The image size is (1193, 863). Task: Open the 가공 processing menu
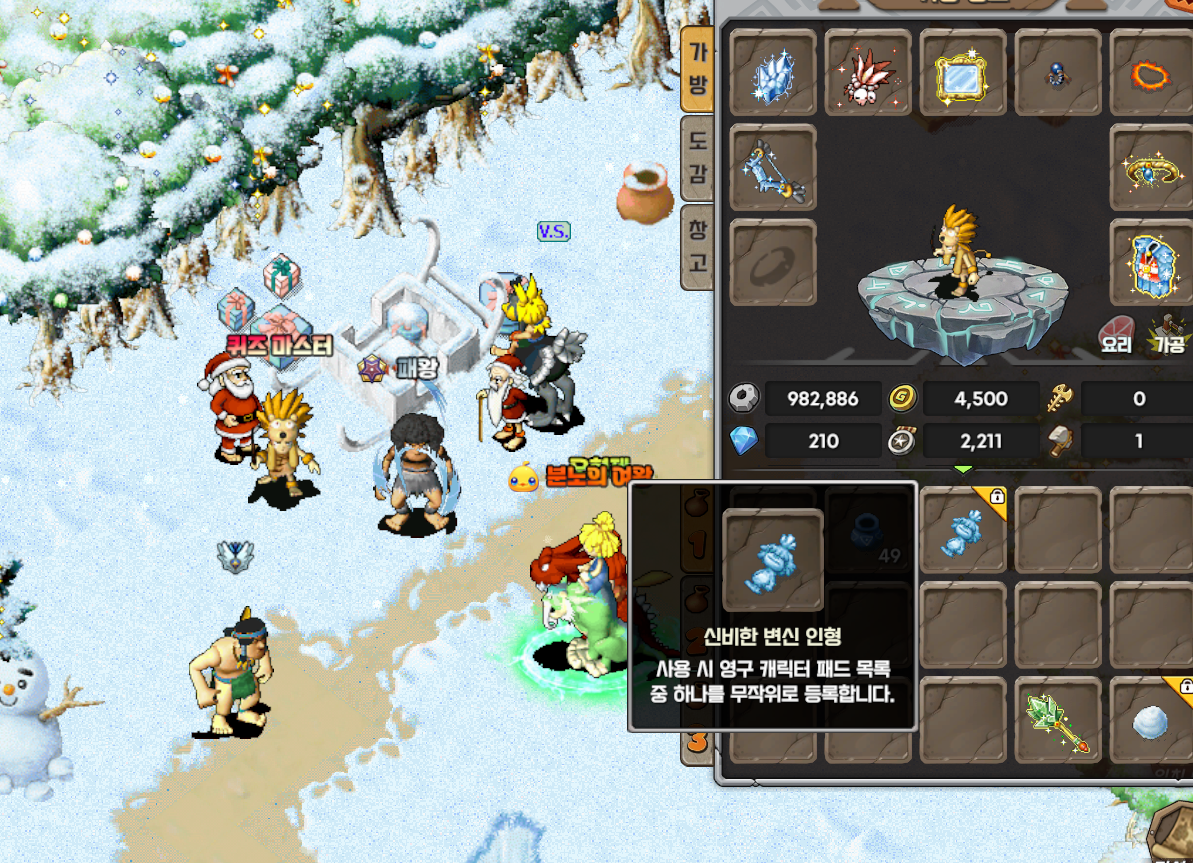pyautogui.click(x=1168, y=335)
